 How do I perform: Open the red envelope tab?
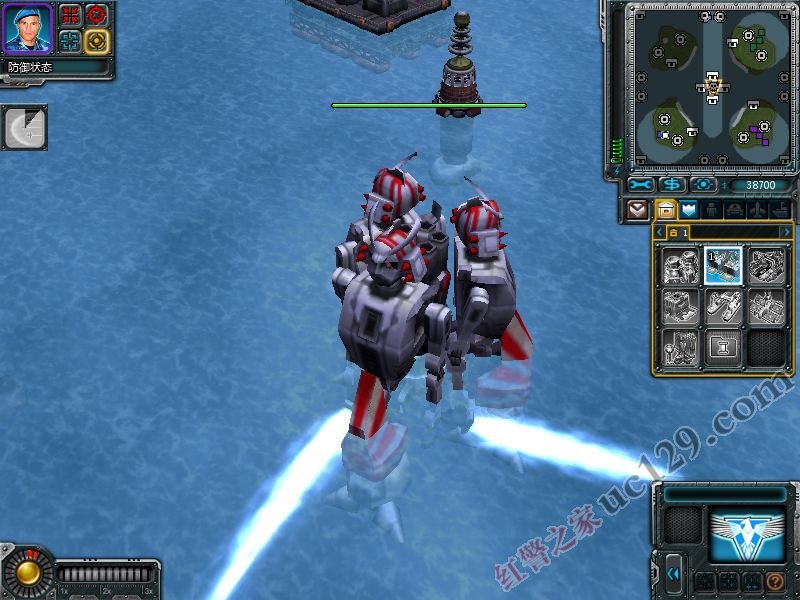click(x=637, y=210)
